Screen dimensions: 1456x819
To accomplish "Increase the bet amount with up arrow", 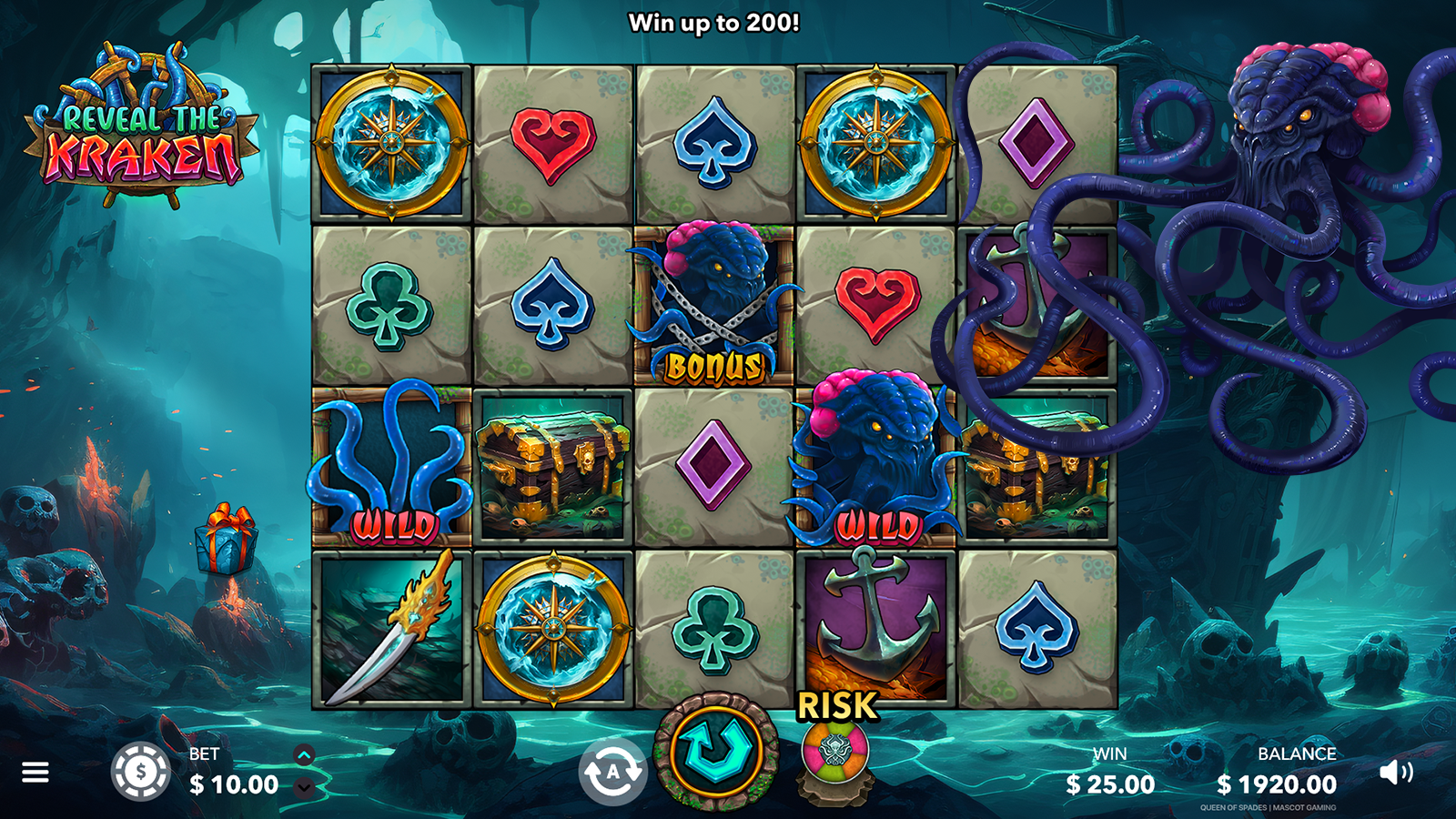I will pyautogui.click(x=304, y=755).
